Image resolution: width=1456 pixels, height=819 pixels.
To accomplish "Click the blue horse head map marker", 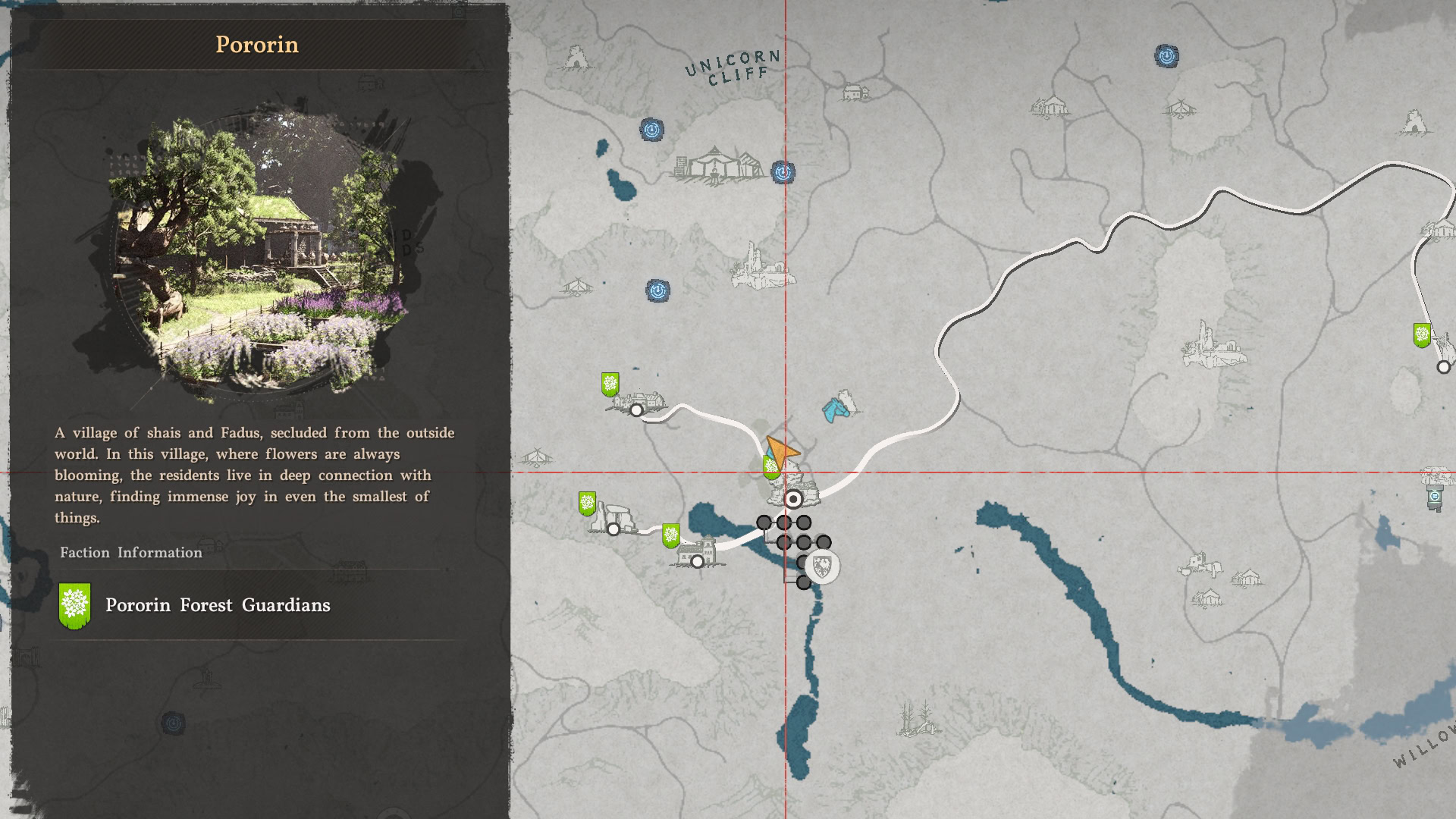I will click(x=836, y=409).
